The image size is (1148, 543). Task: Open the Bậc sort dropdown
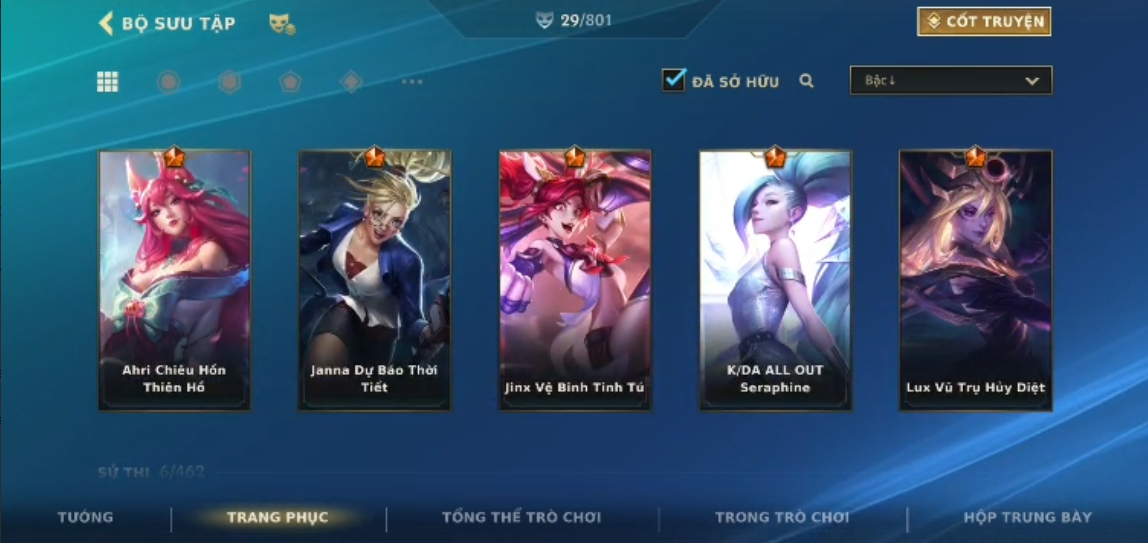950,81
